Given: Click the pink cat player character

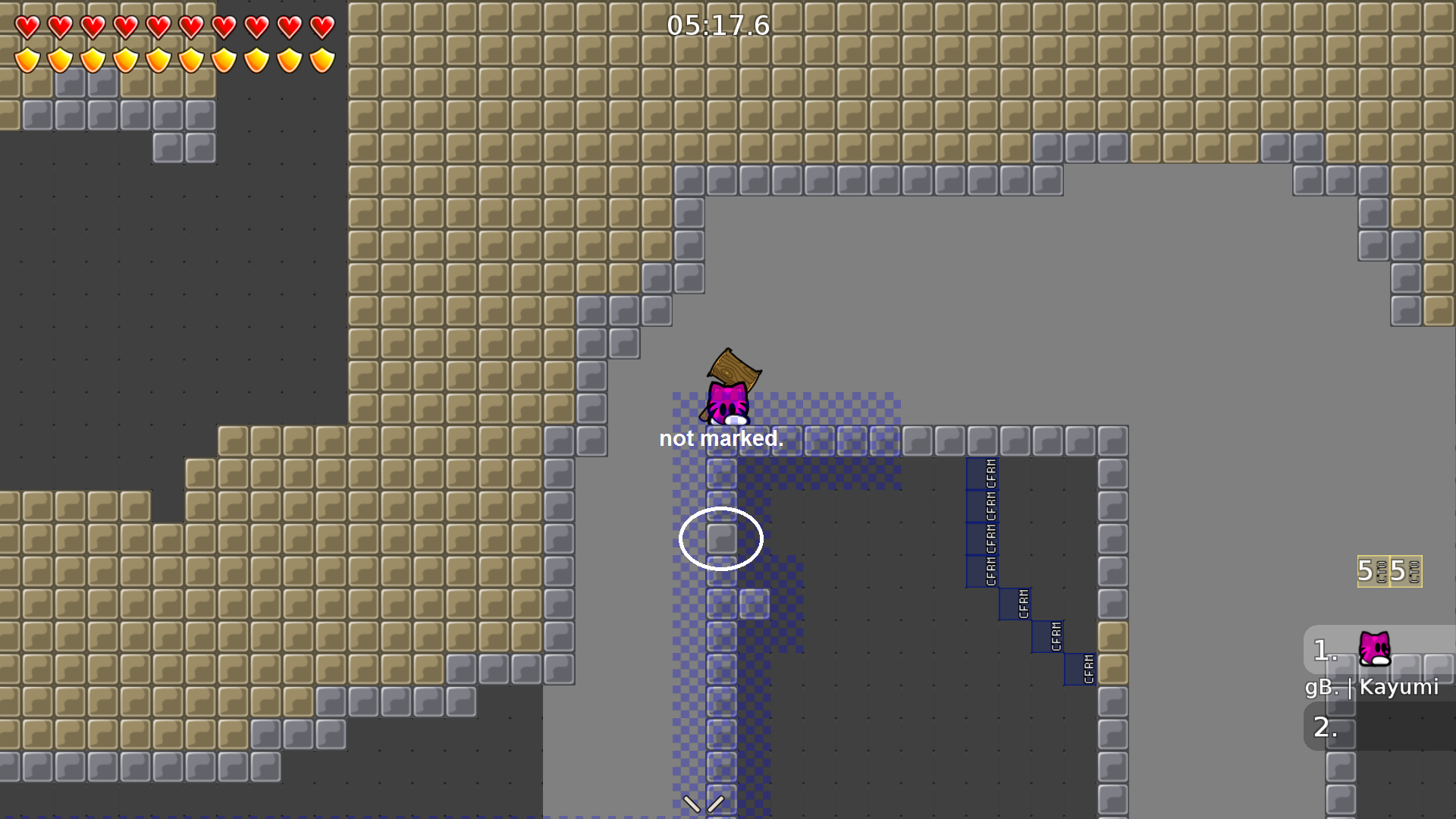Looking at the screenshot, I should (728, 406).
